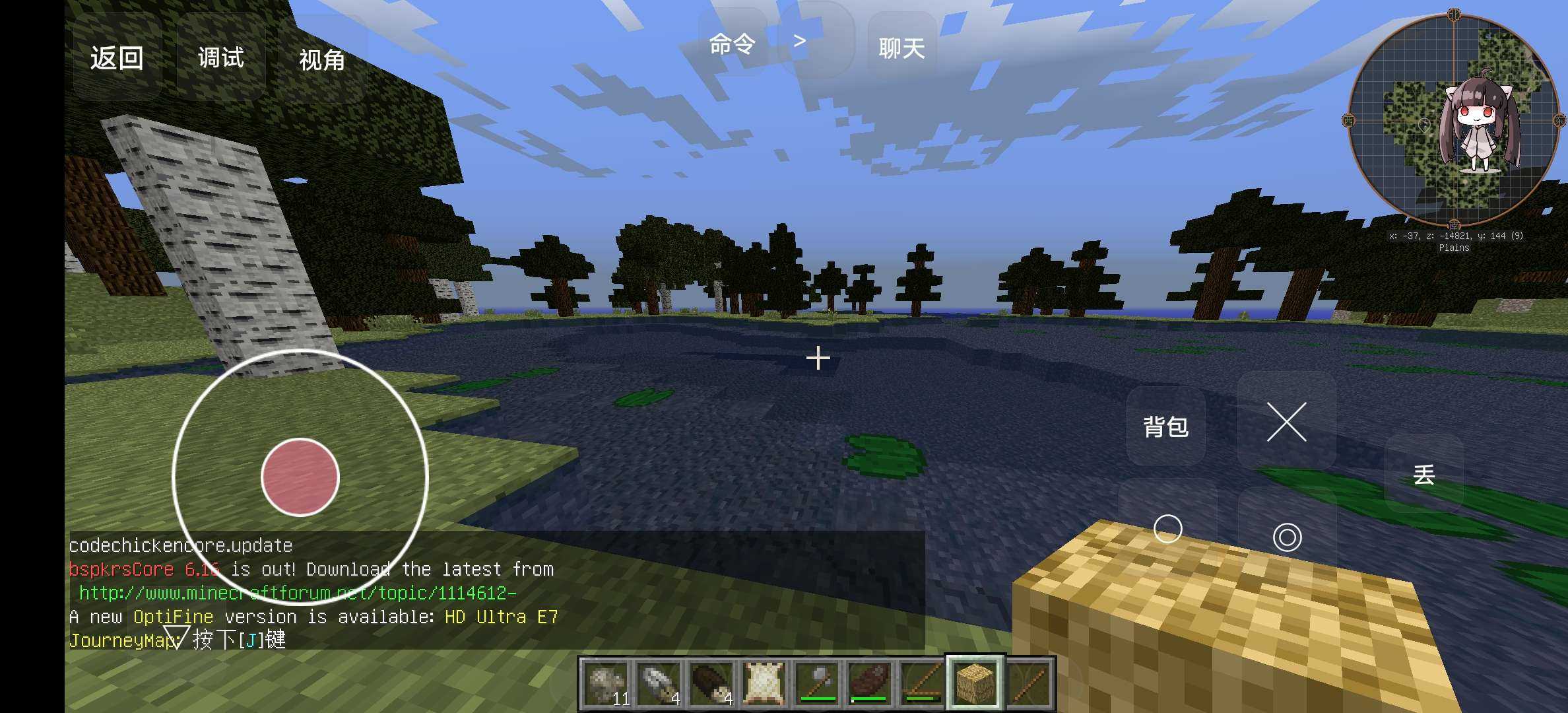Open the 背包 (backpack) inventory

point(1165,426)
